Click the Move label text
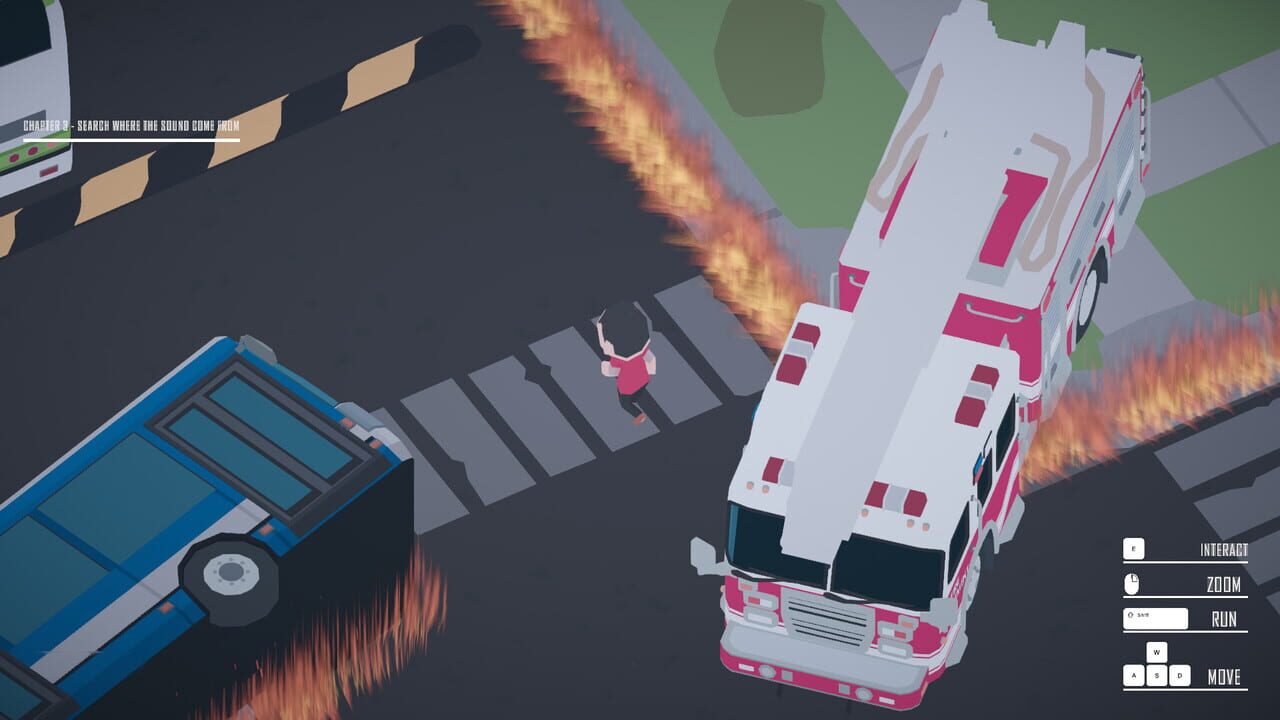The width and height of the screenshot is (1280, 720). tap(1225, 676)
